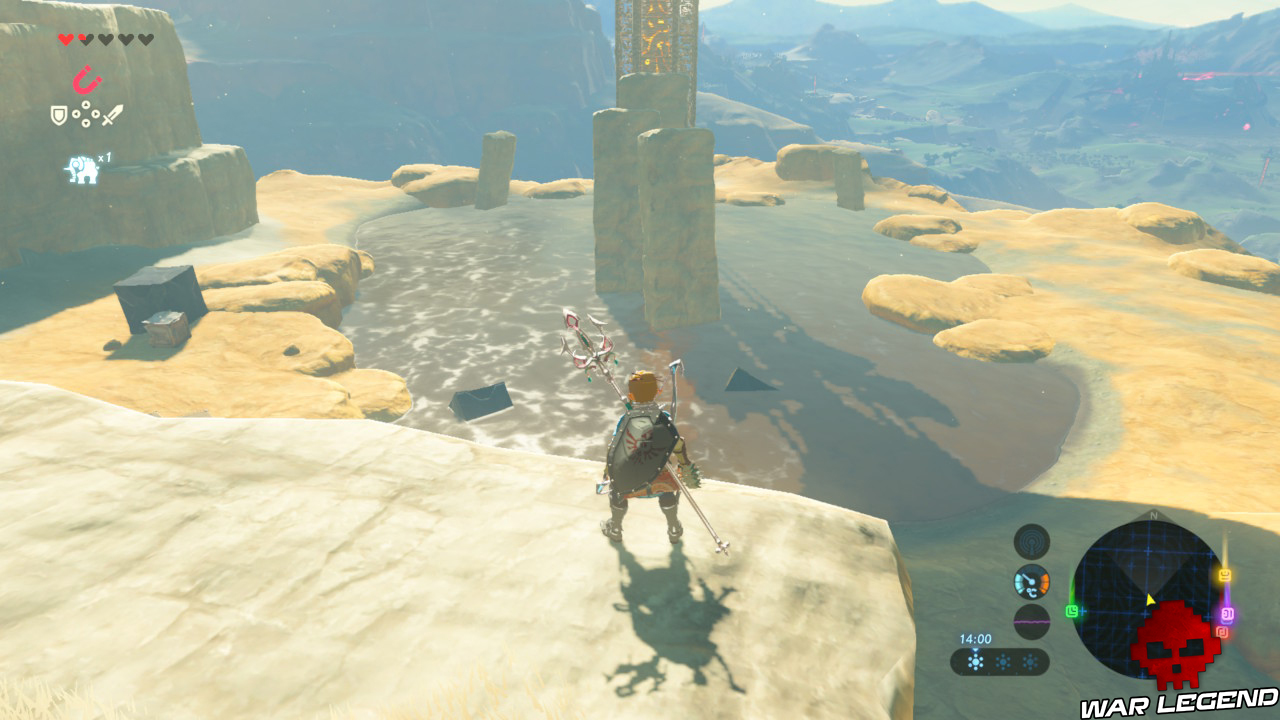Select the sword icon near the d-pad
The width and height of the screenshot is (1280, 720).
[113, 114]
